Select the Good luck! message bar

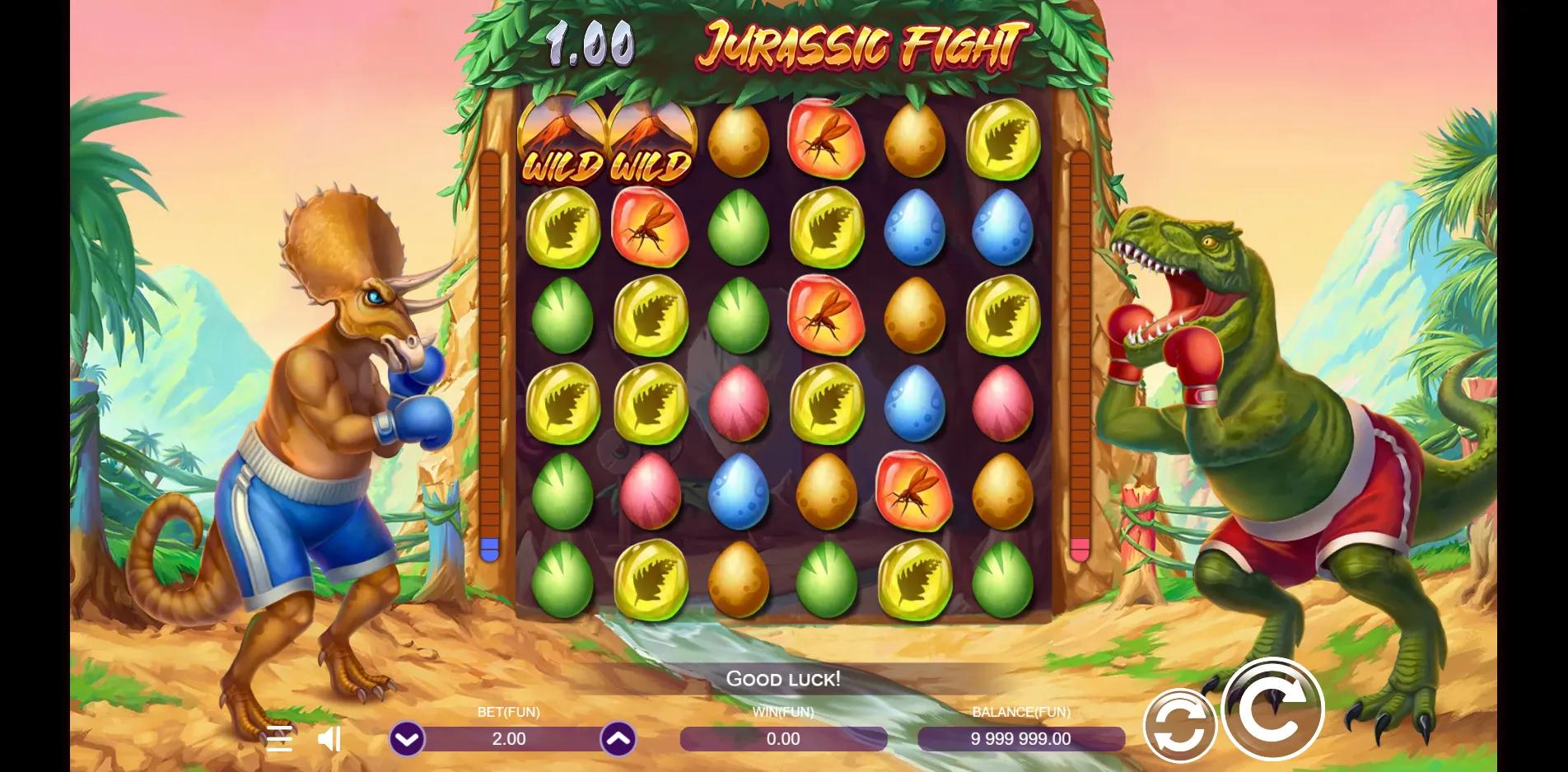[784, 680]
